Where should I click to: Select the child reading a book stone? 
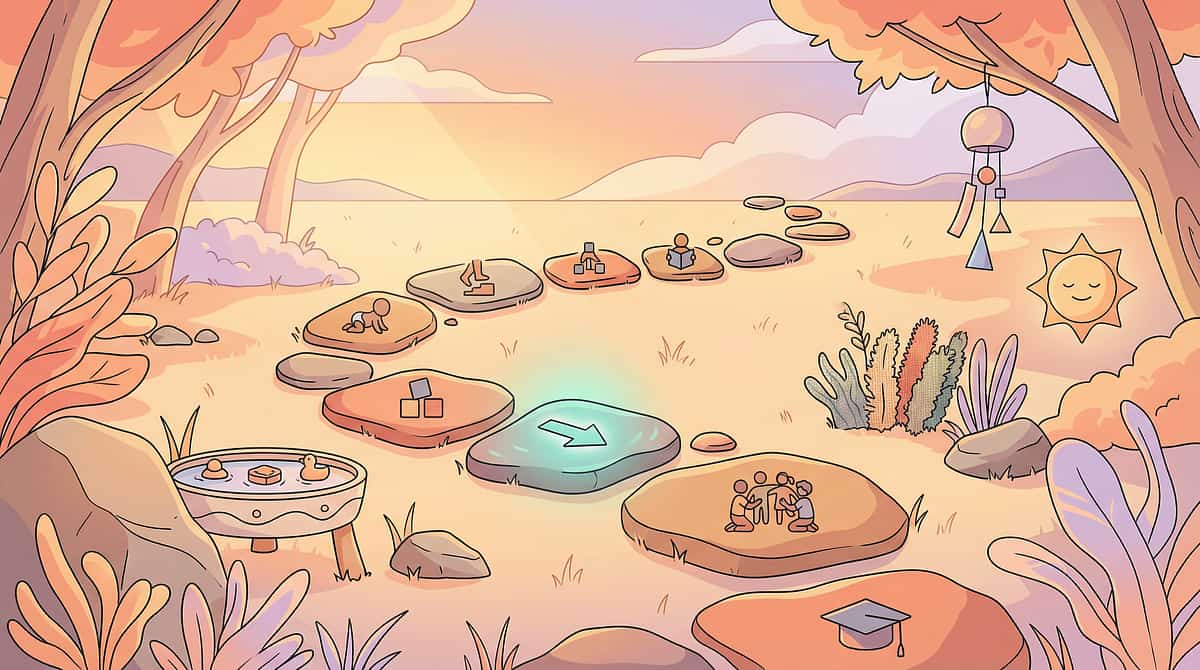click(682, 258)
